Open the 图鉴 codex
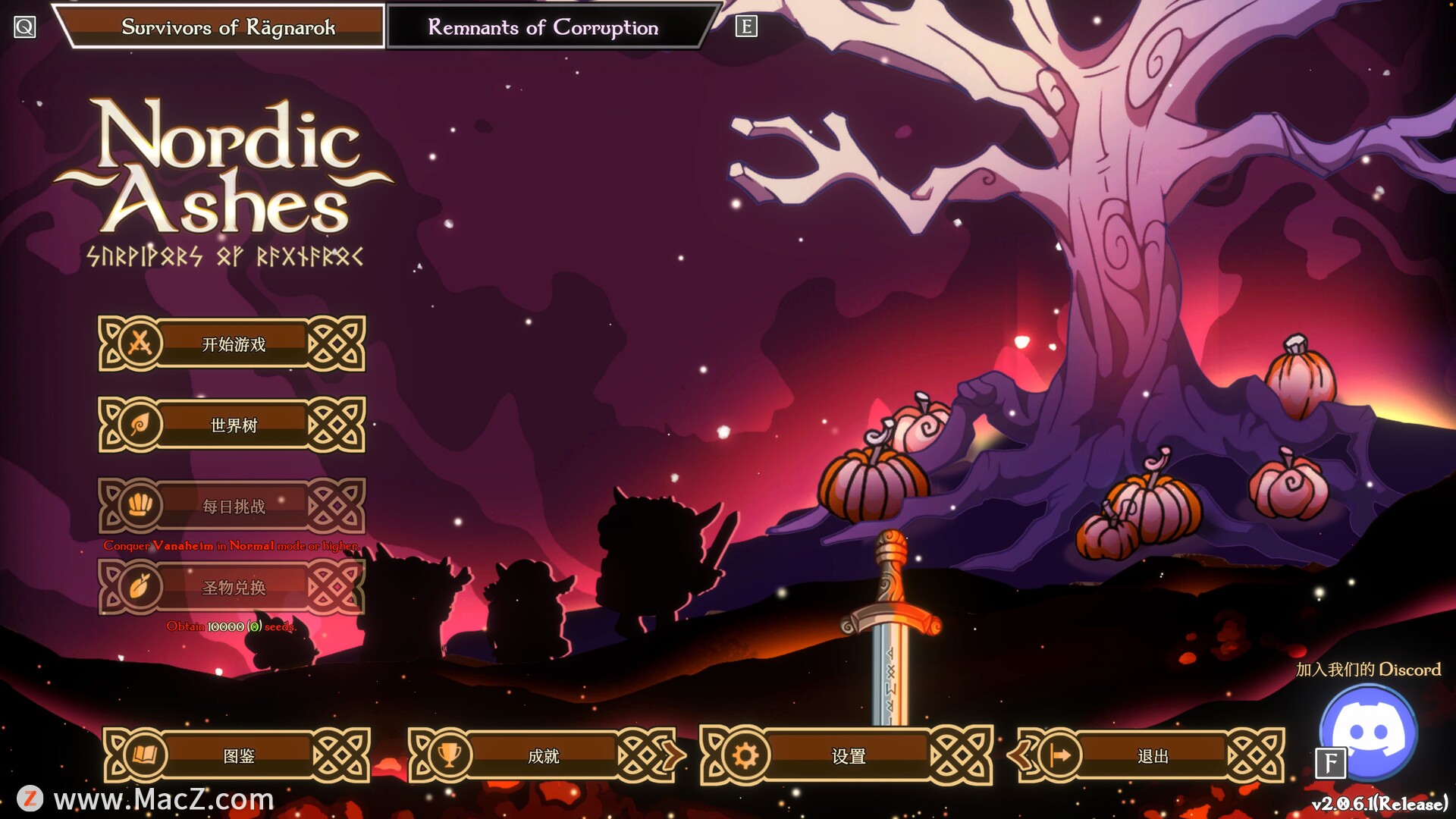 click(237, 755)
